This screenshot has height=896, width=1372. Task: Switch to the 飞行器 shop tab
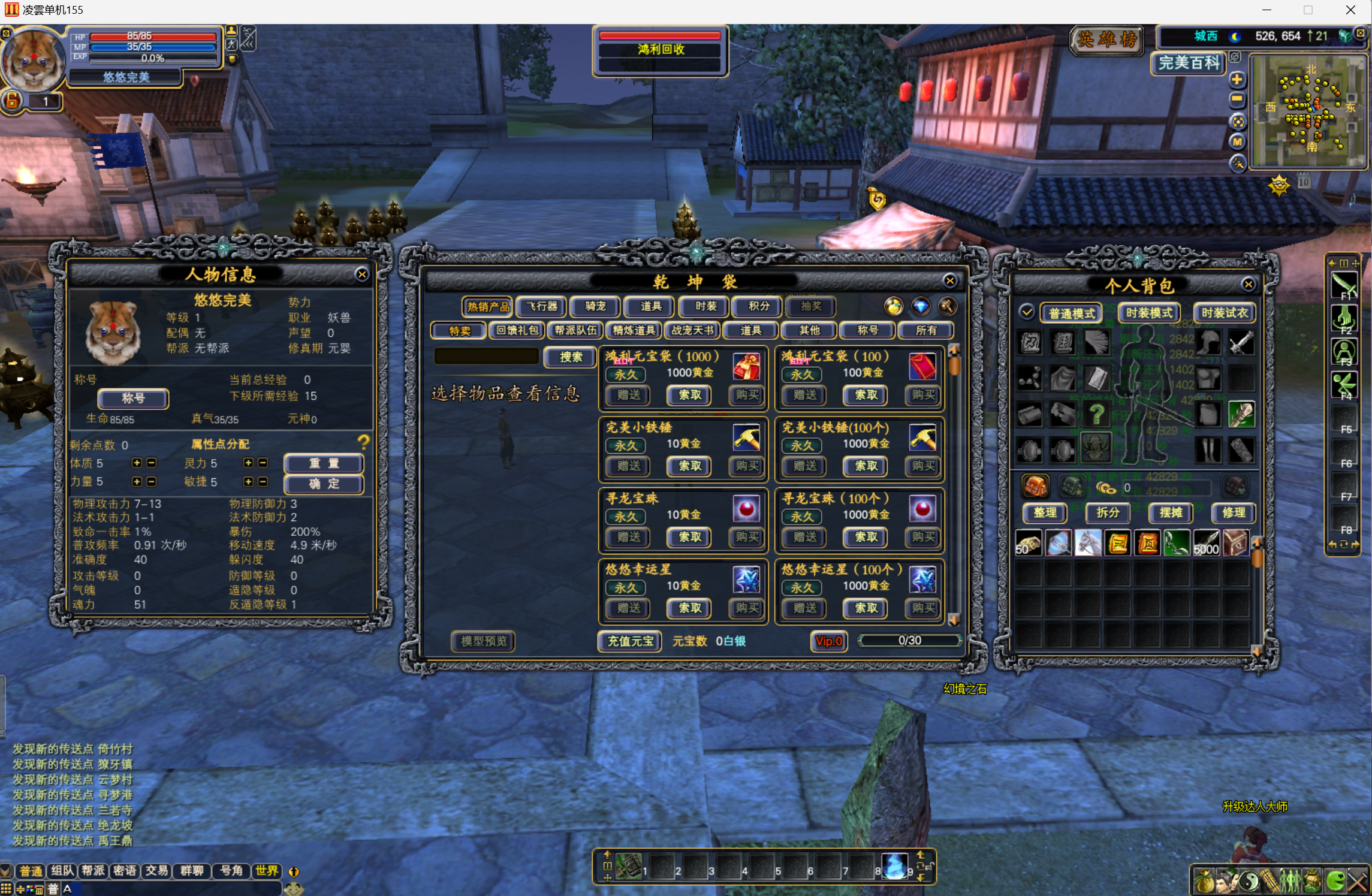(541, 307)
